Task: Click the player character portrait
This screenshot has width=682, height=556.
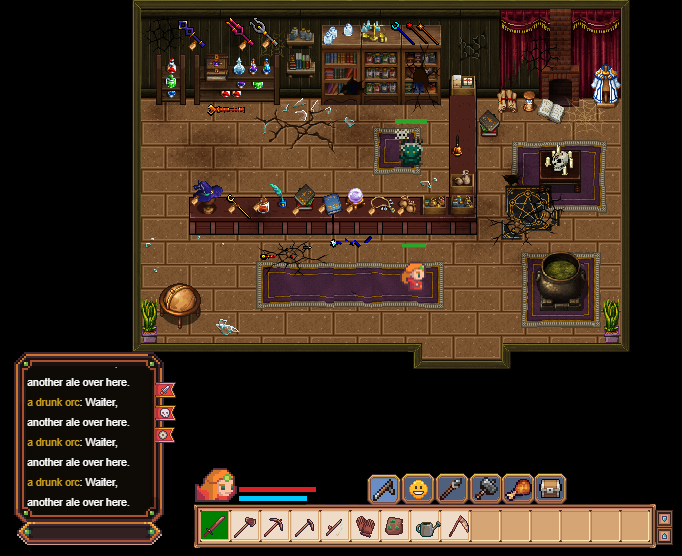Action: (215, 486)
